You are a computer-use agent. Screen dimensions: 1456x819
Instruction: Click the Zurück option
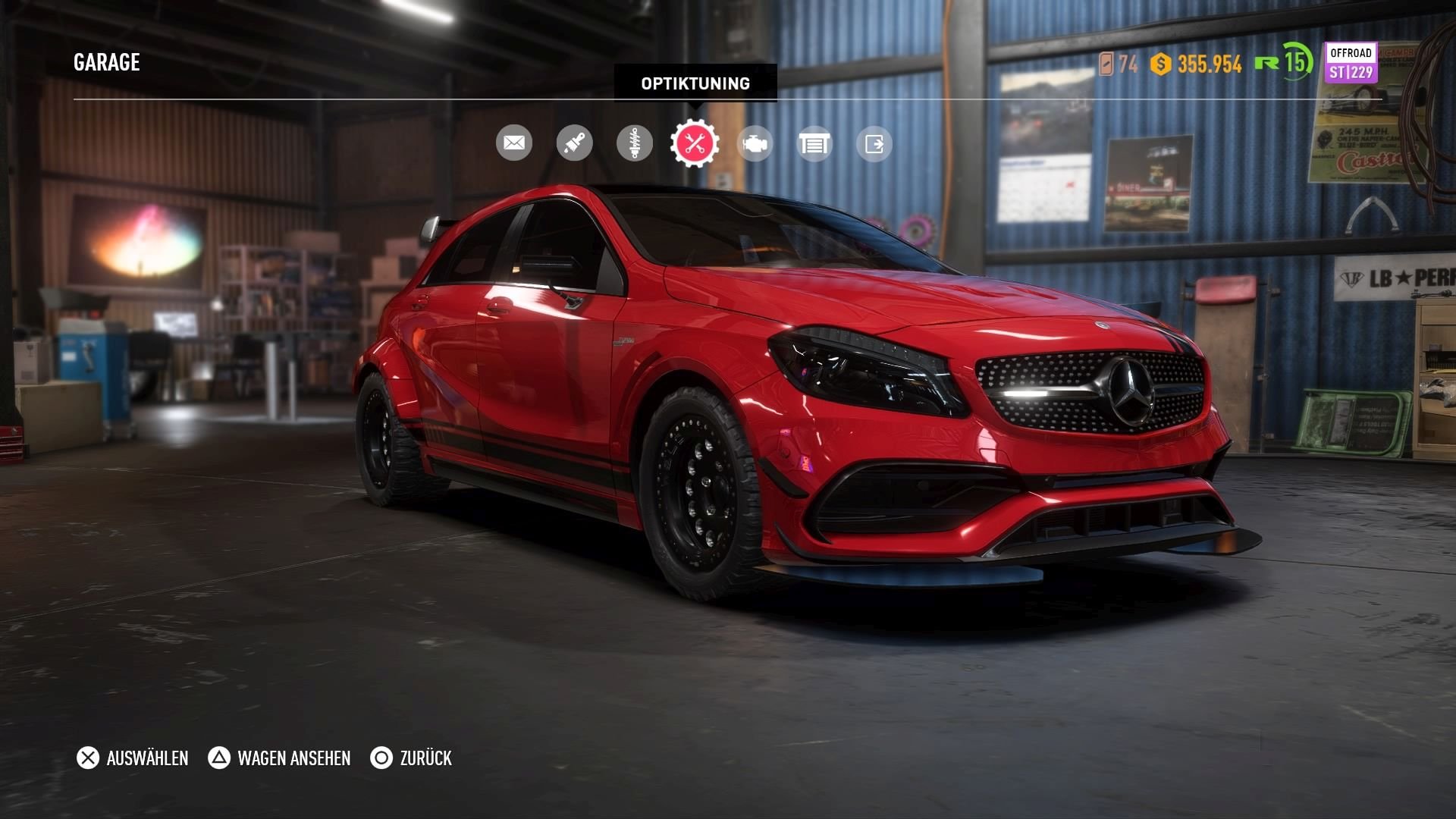tap(425, 758)
